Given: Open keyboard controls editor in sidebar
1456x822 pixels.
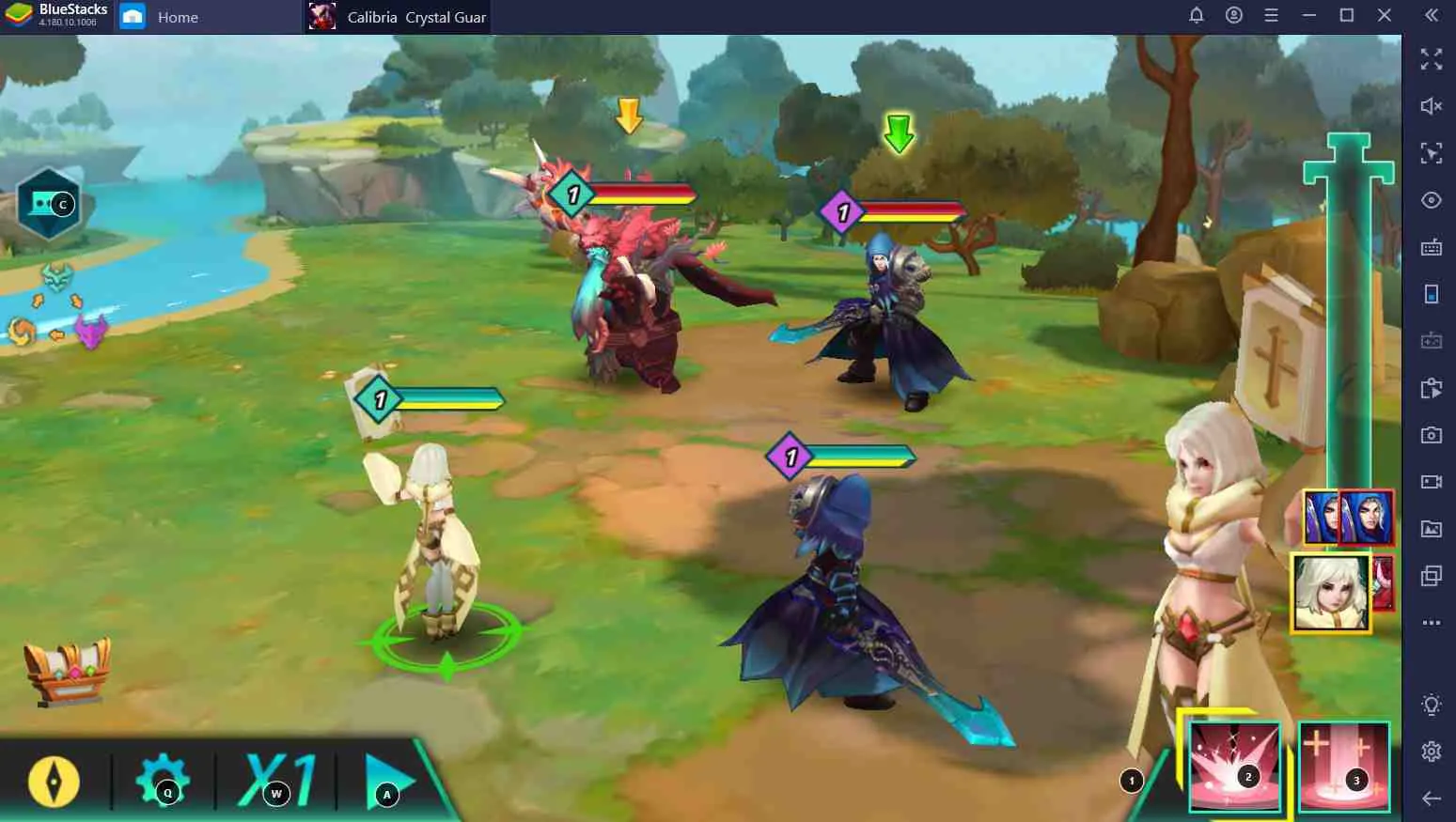Looking at the screenshot, I should click(1431, 248).
